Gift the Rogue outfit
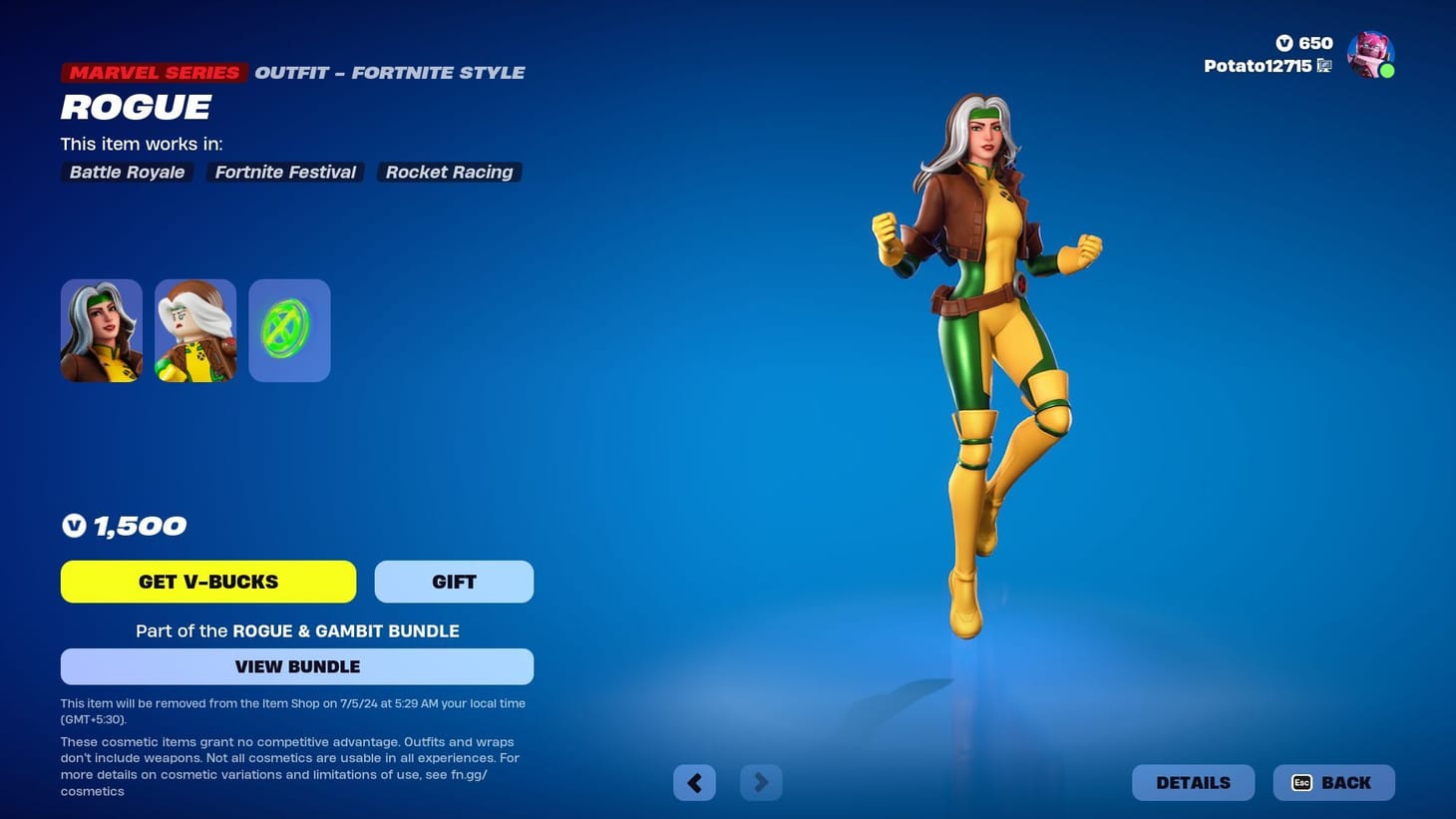Screen dimensions: 1456x819 (x=454, y=581)
